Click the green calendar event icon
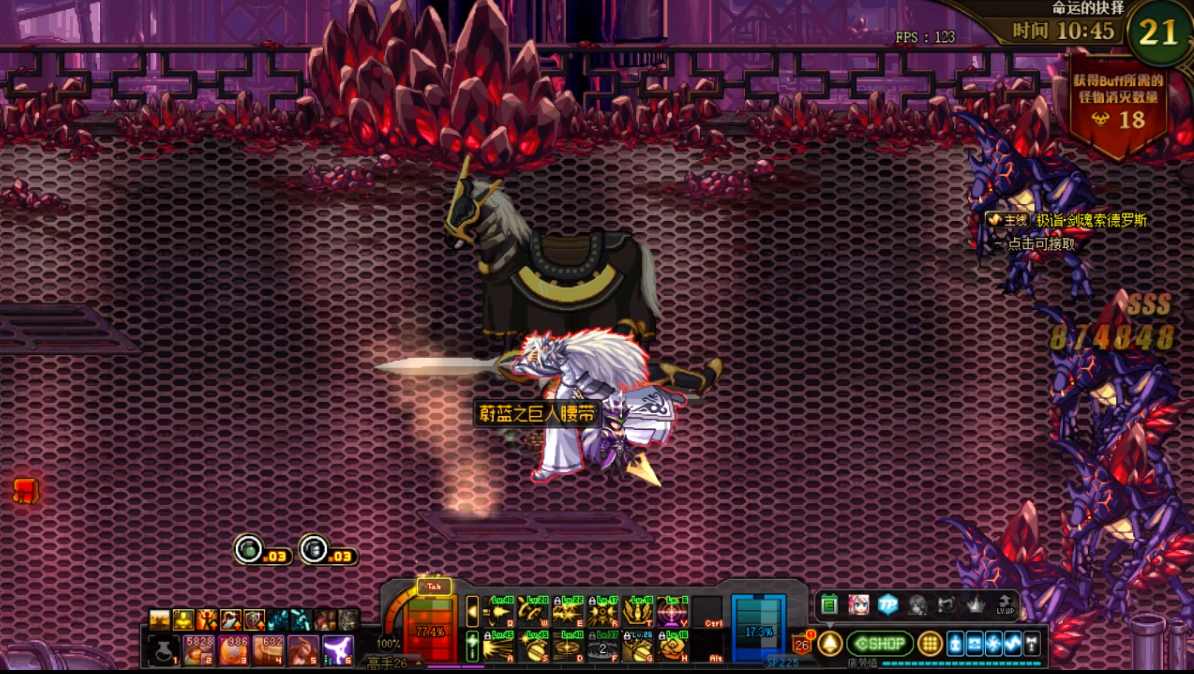The image size is (1194, 674). (829, 605)
